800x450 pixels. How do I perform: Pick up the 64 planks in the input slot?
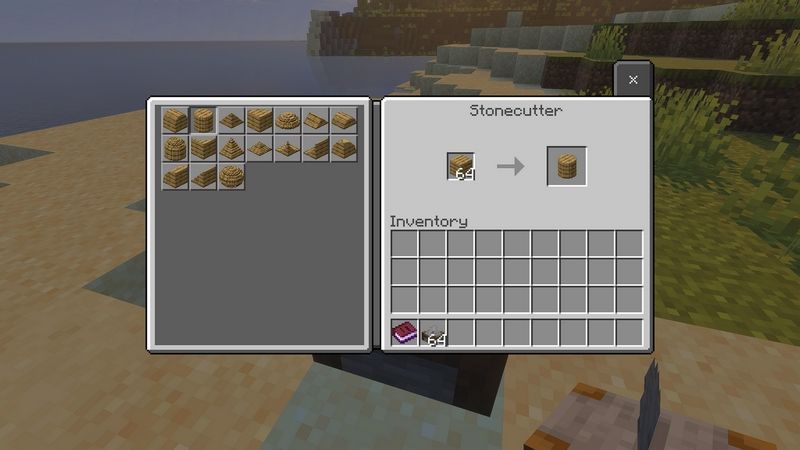[461, 166]
